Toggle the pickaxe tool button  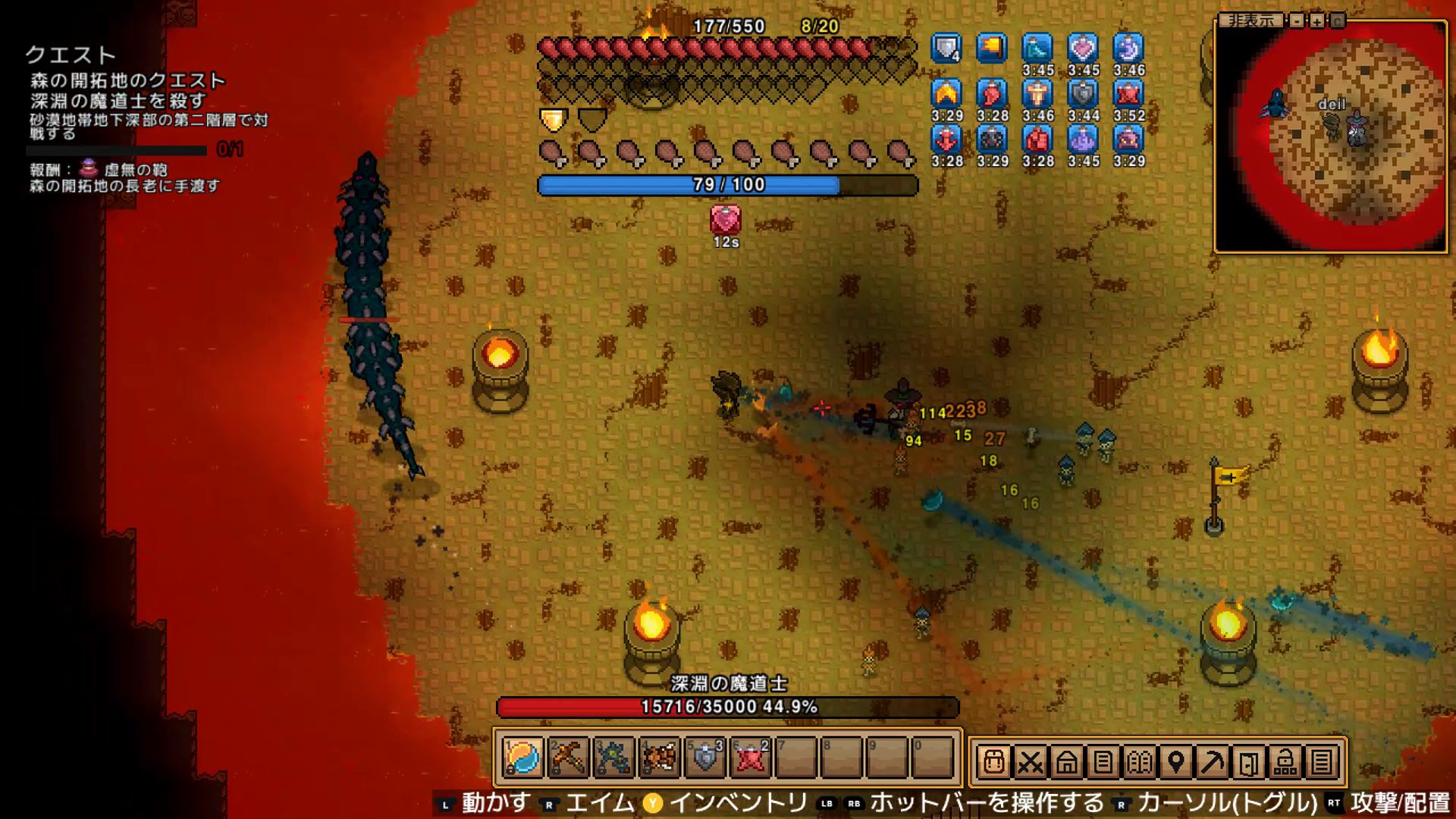pos(1212,761)
